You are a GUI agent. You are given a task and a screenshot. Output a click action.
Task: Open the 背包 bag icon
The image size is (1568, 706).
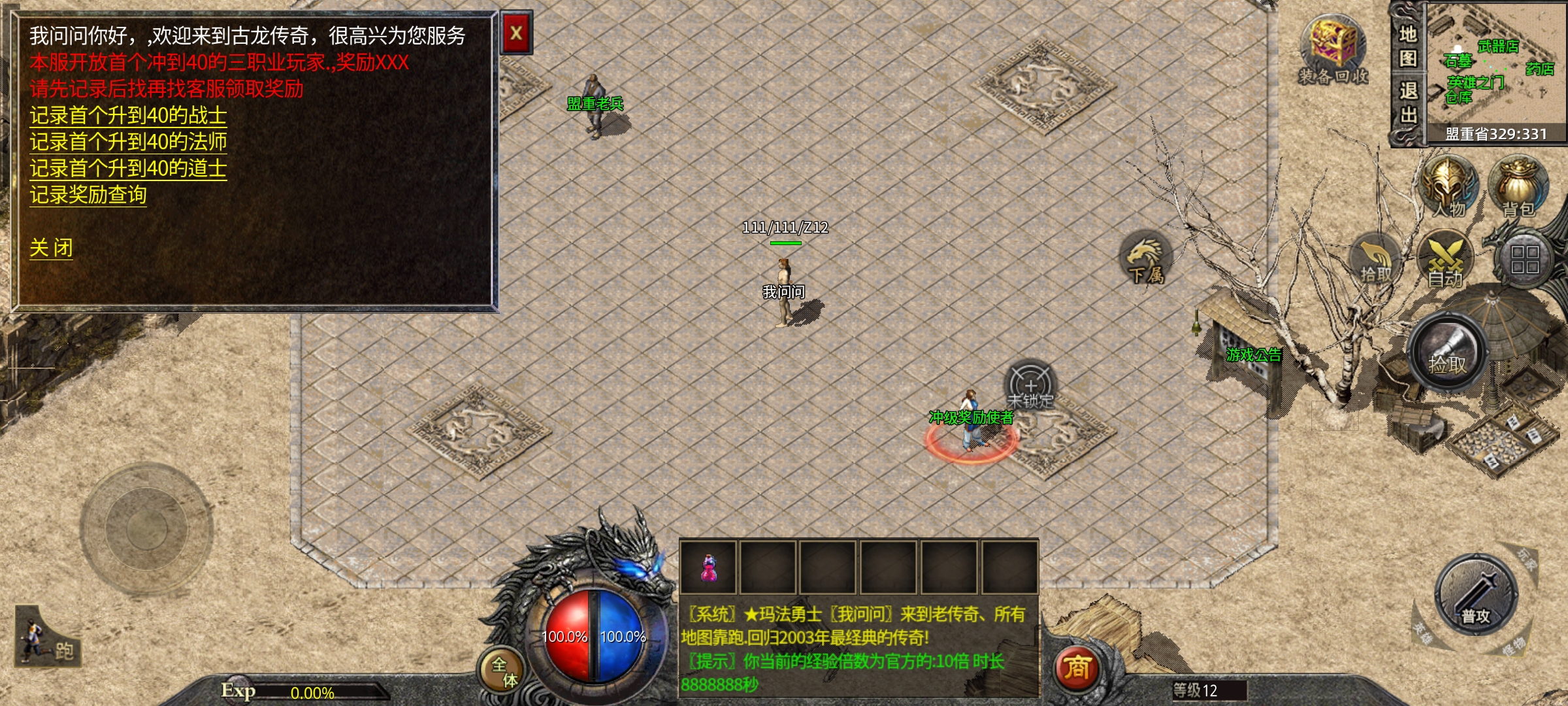(1518, 186)
